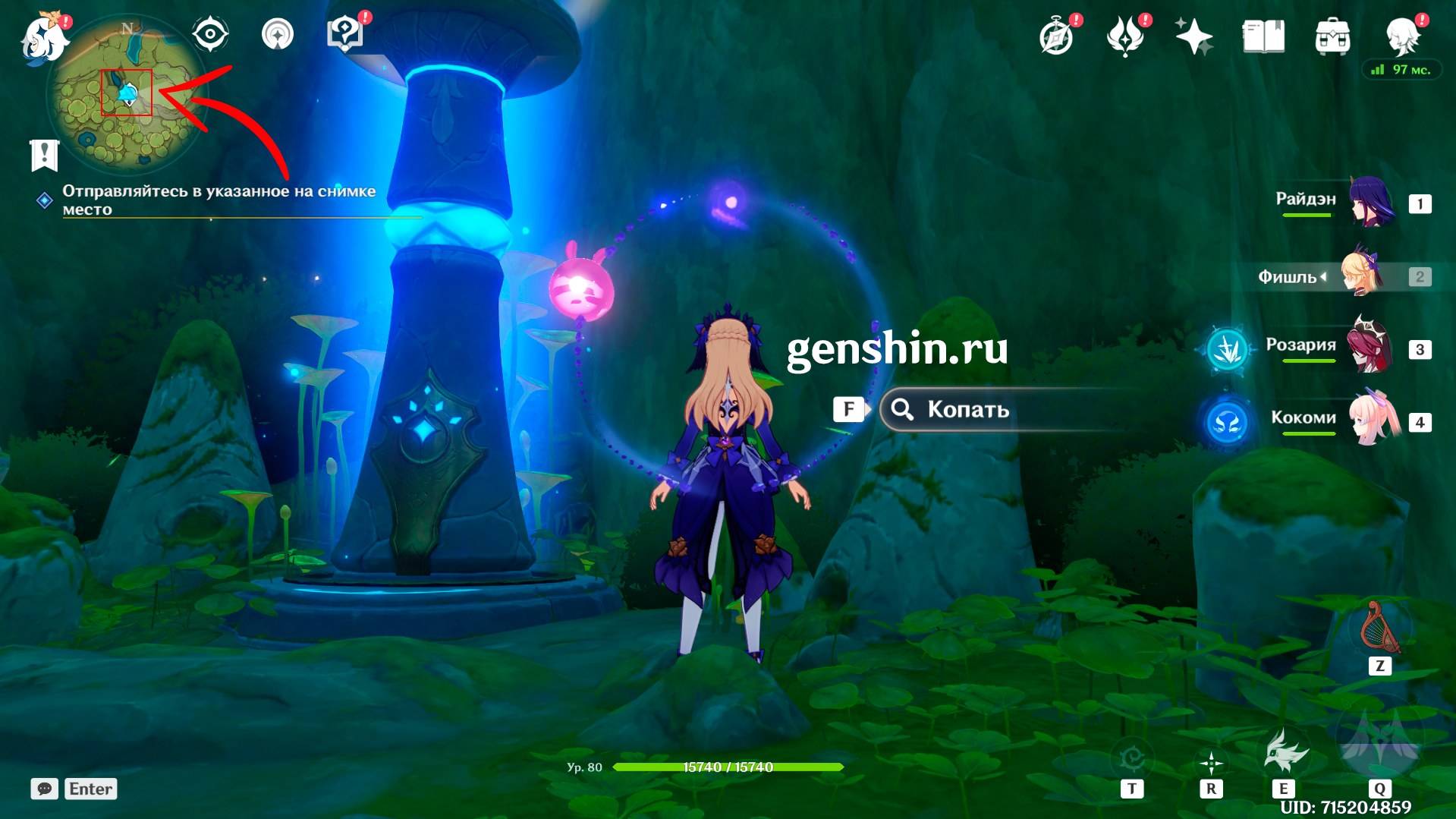
Task: Open the Wish star icon
Action: click(x=1193, y=36)
